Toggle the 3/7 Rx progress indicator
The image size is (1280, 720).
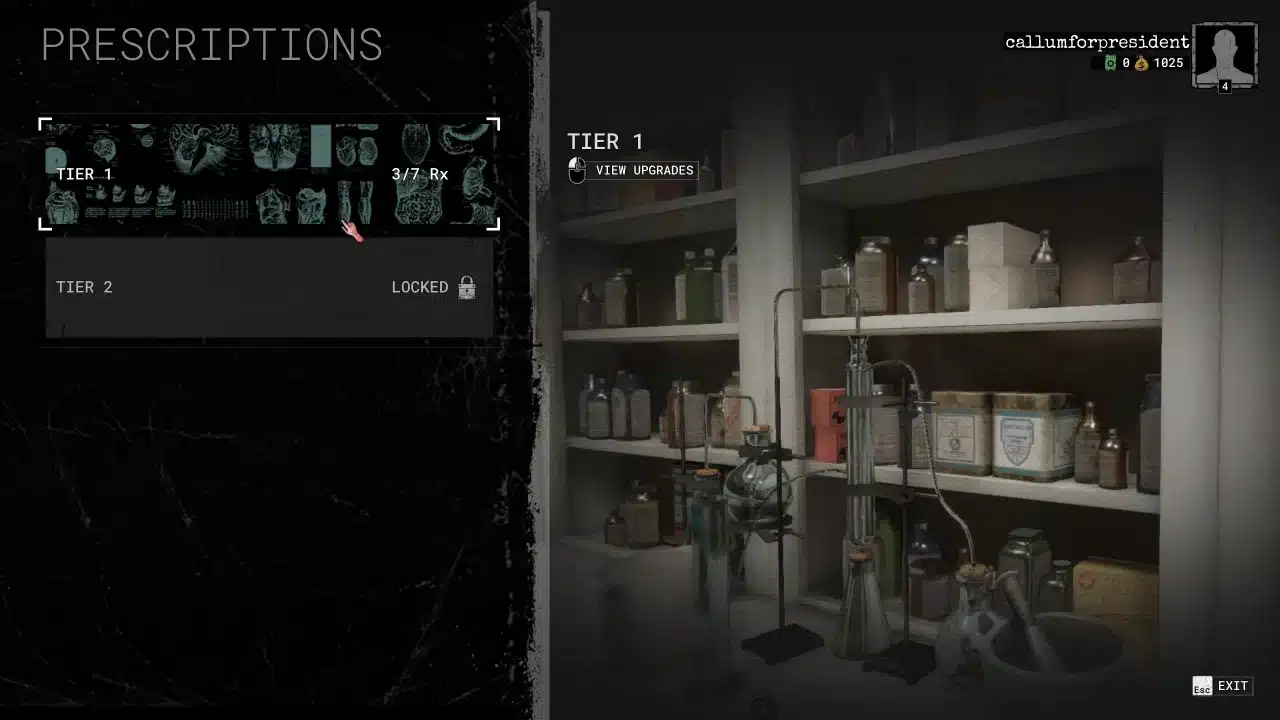click(420, 173)
